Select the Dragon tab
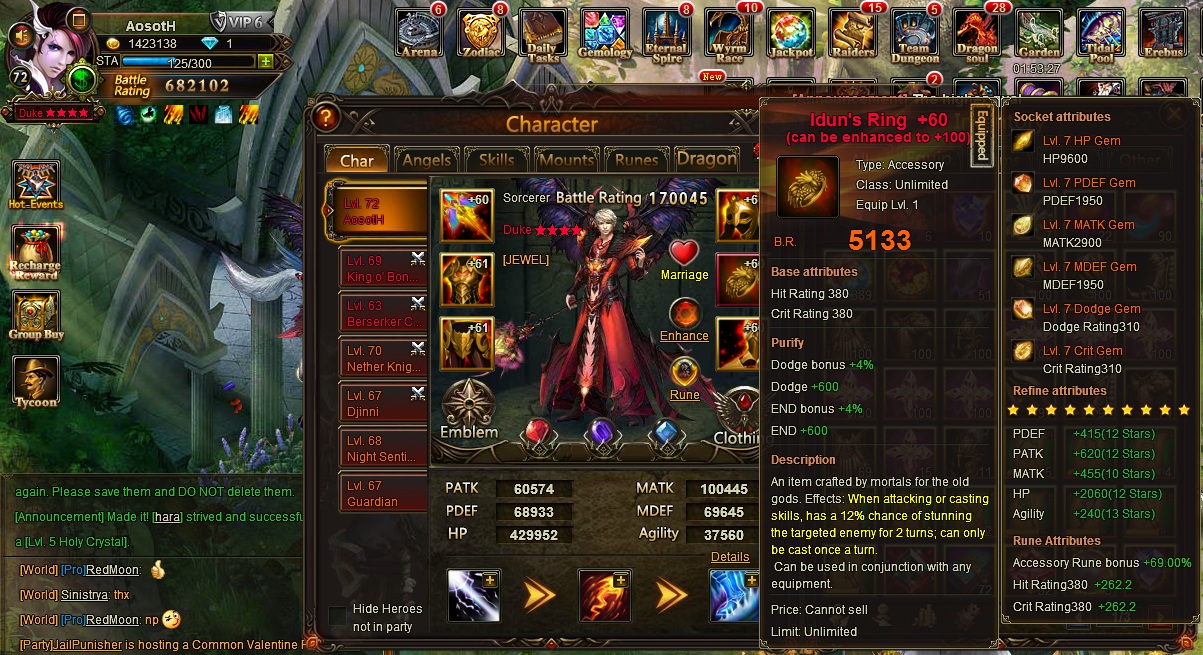1203x655 pixels. (706, 159)
